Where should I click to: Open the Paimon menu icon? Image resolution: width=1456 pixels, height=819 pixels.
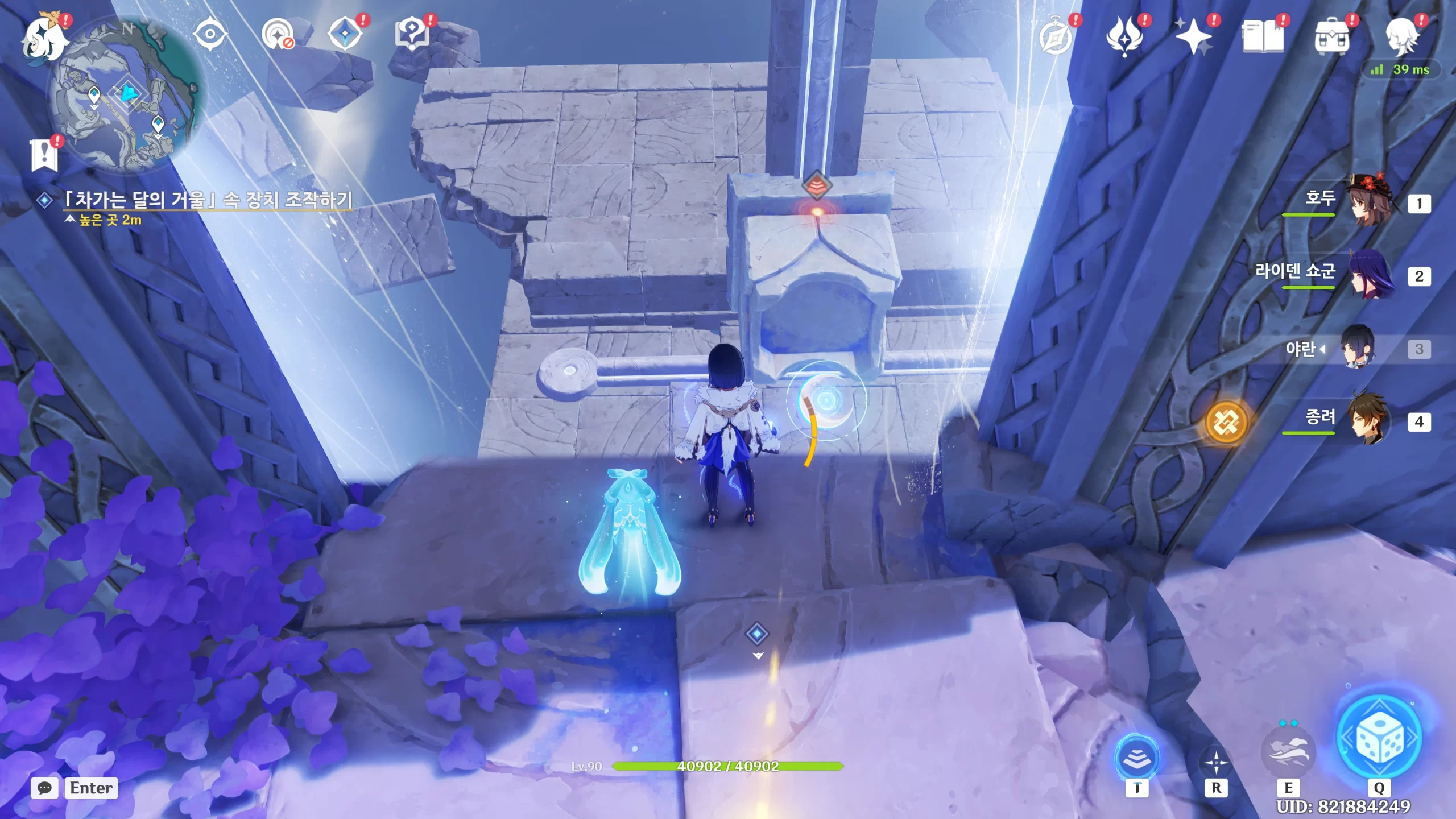[44, 38]
